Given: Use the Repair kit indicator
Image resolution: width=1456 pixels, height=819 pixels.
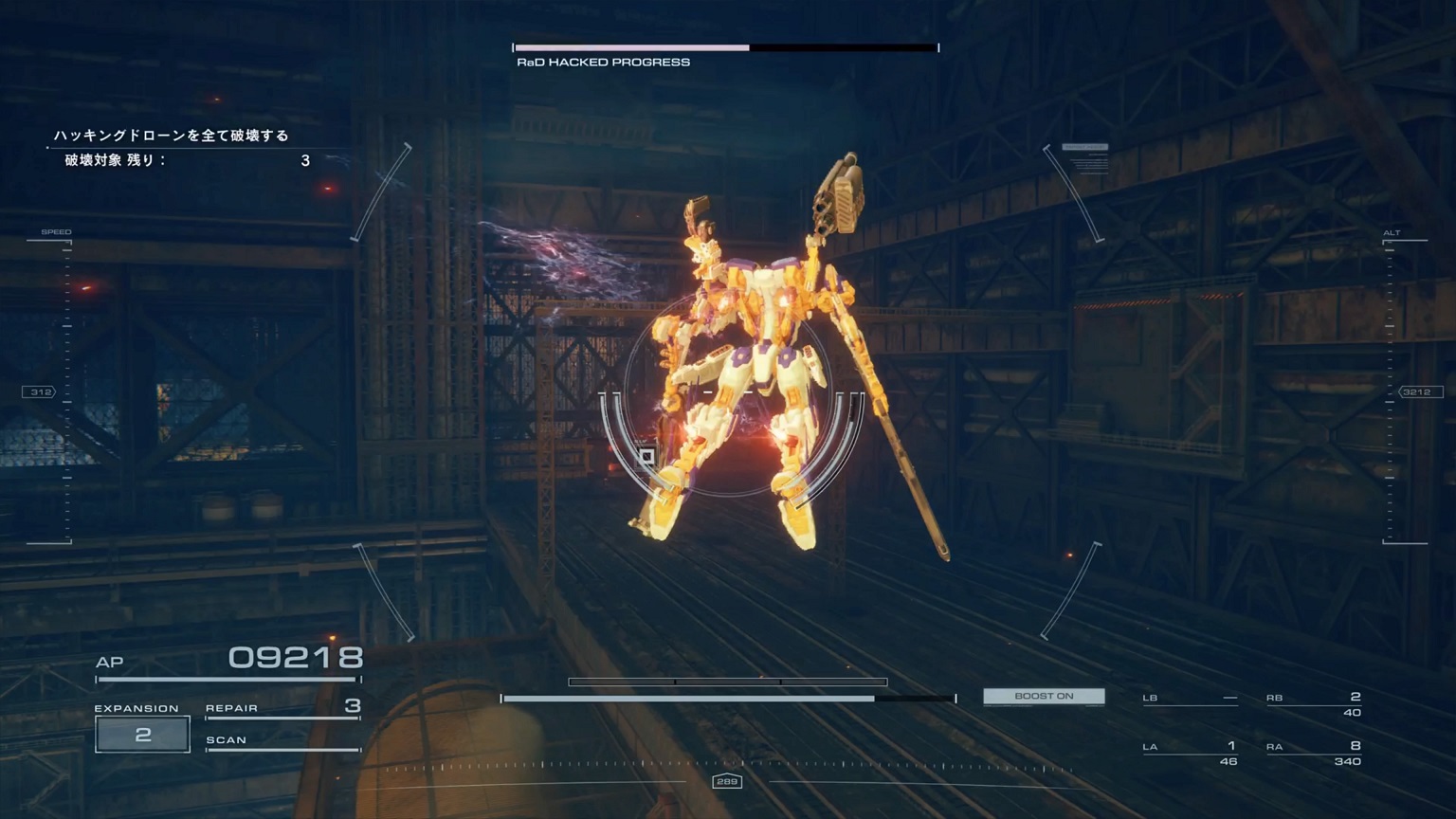Looking at the screenshot, I should (x=282, y=708).
